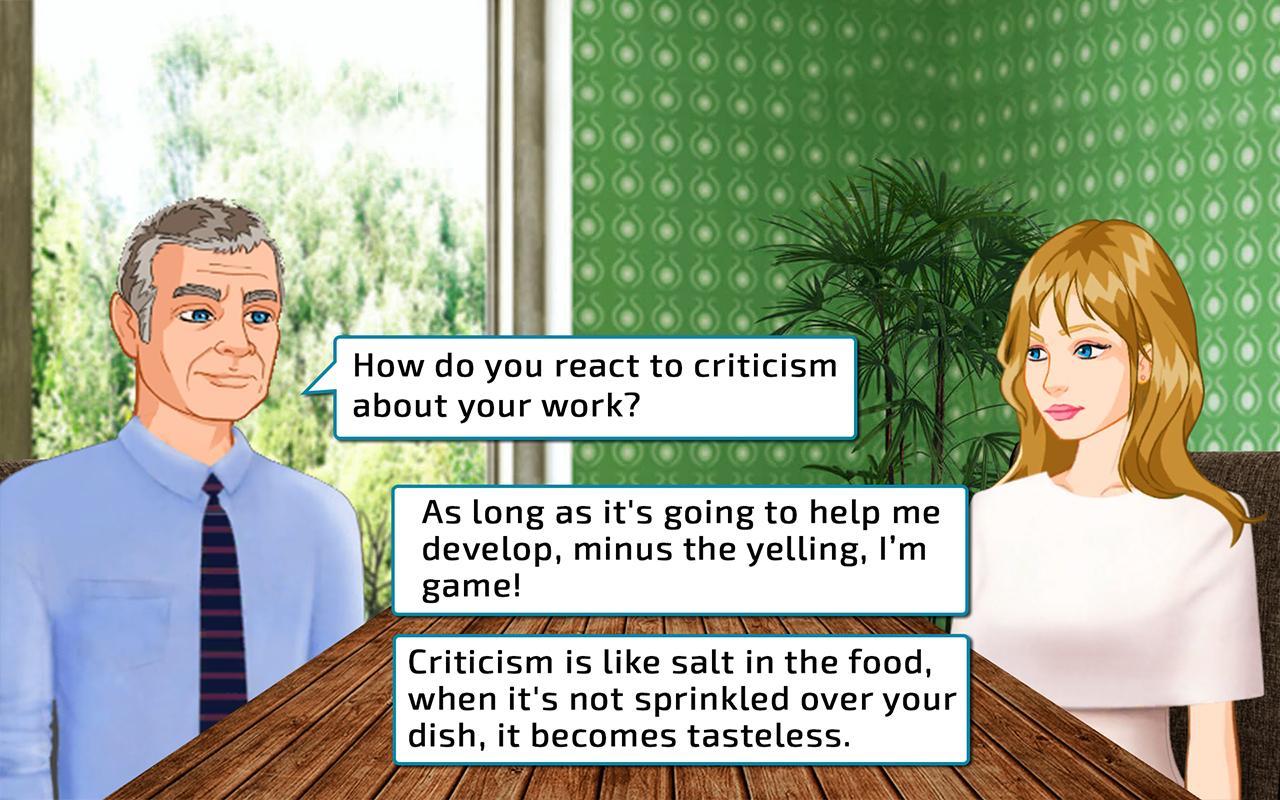
Task: Select the "Criticism is like salt" answer
Action: (x=680, y=699)
